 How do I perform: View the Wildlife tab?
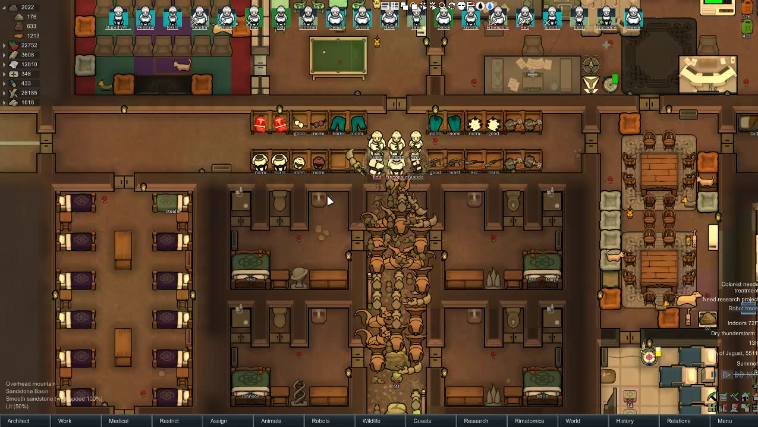coord(371,421)
